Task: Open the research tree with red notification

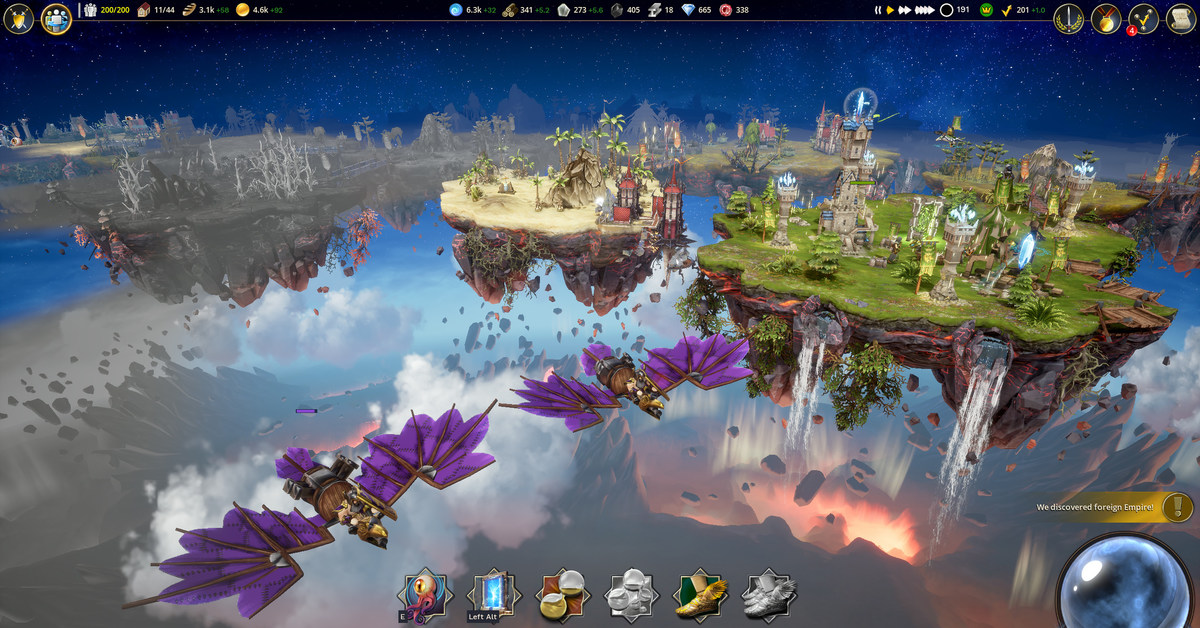Action: [1143, 18]
